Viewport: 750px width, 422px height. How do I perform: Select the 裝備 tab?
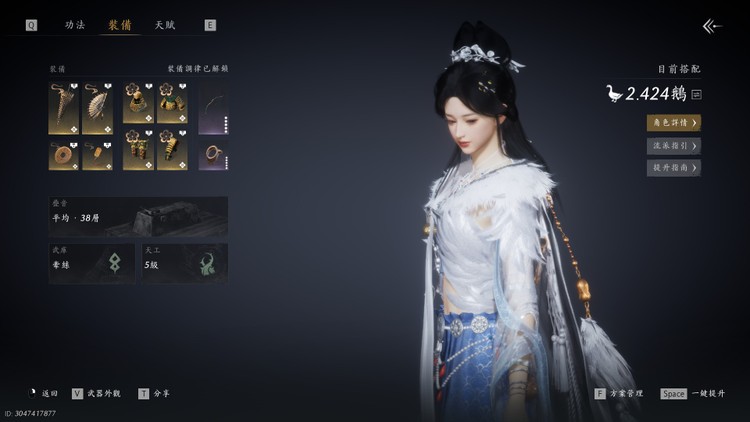119,24
